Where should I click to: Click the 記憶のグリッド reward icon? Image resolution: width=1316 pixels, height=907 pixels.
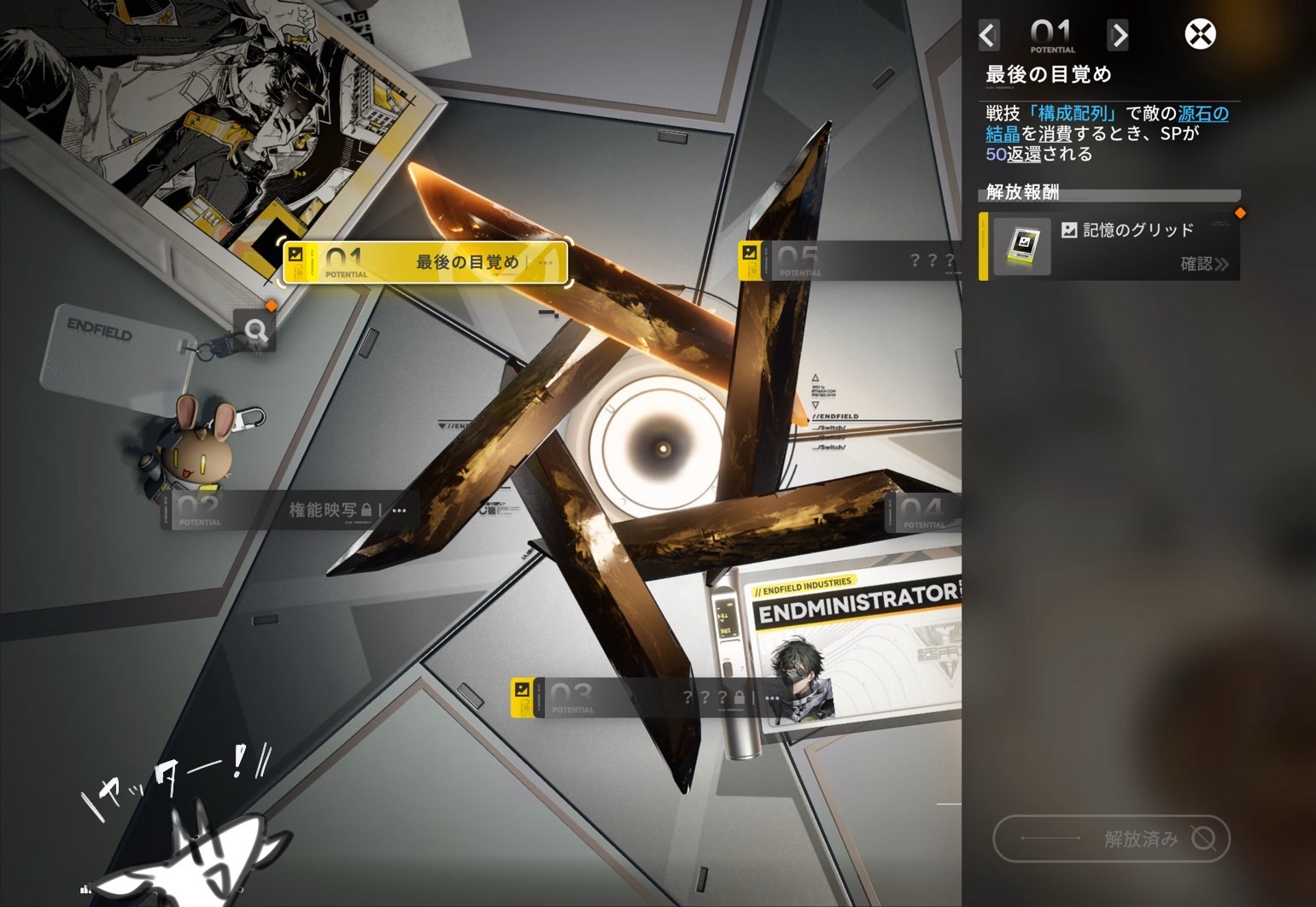1022,247
